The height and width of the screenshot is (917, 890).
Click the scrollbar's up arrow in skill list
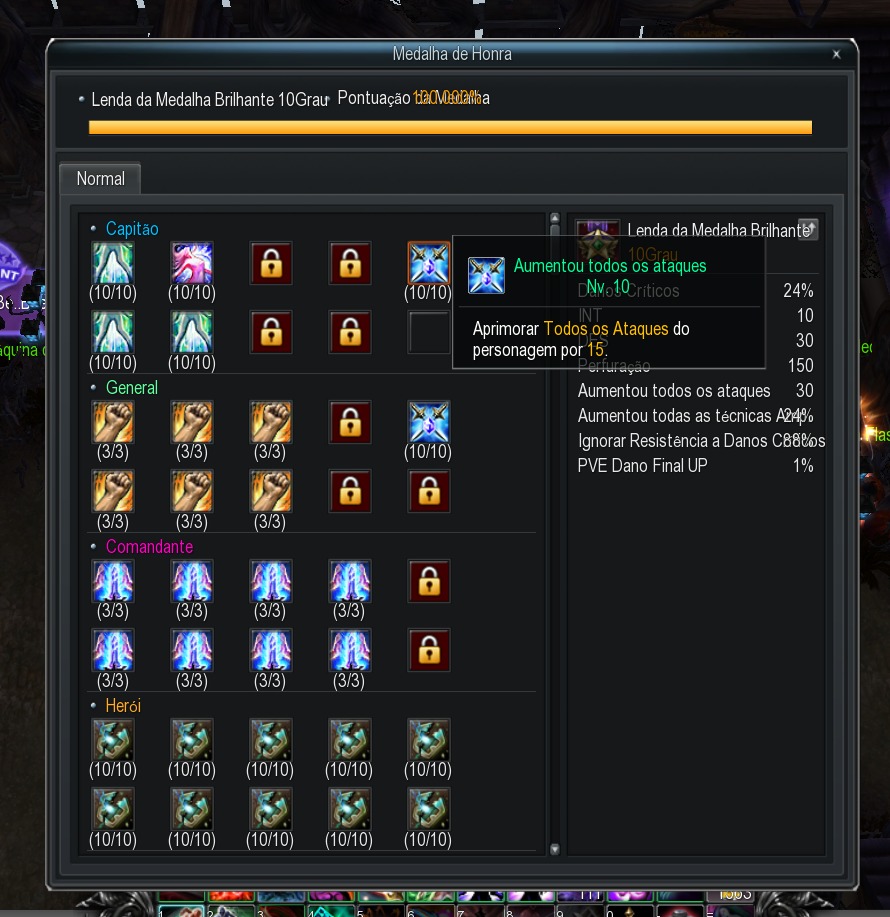point(555,219)
